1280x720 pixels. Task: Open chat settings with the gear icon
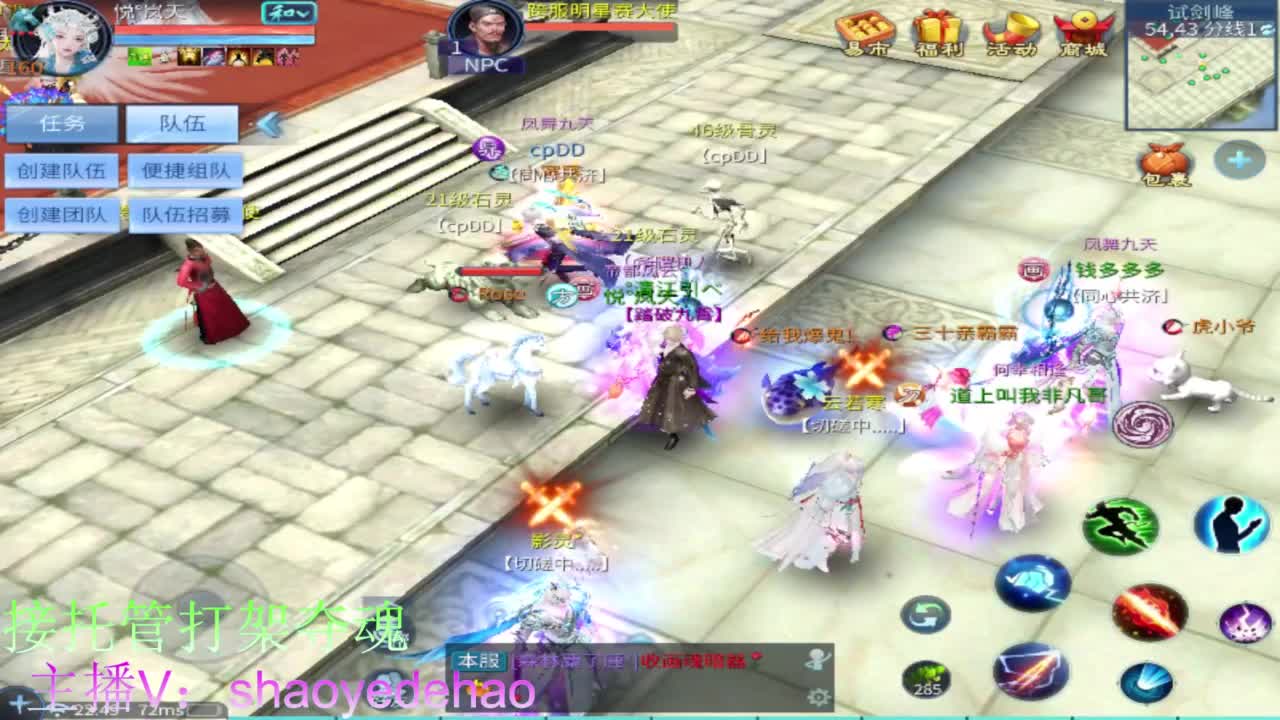point(818,698)
